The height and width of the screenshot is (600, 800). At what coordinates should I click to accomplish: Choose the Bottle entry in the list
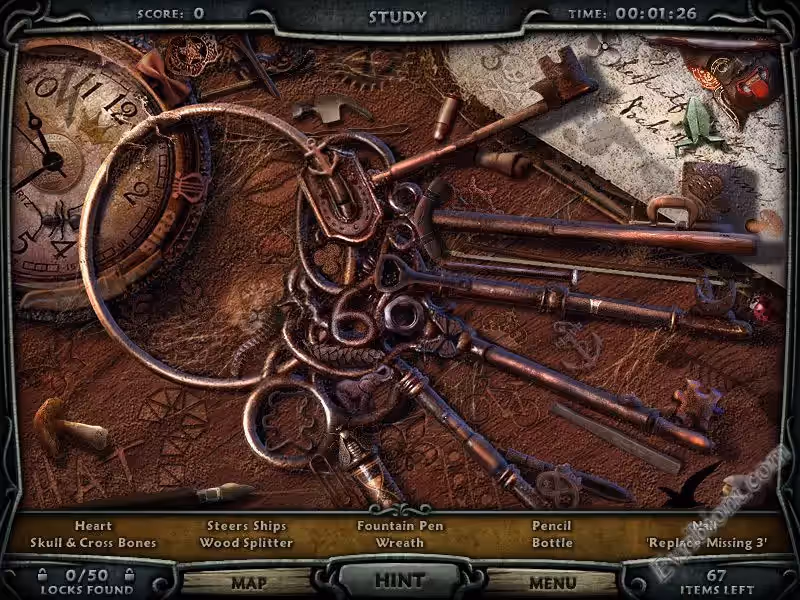552,543
